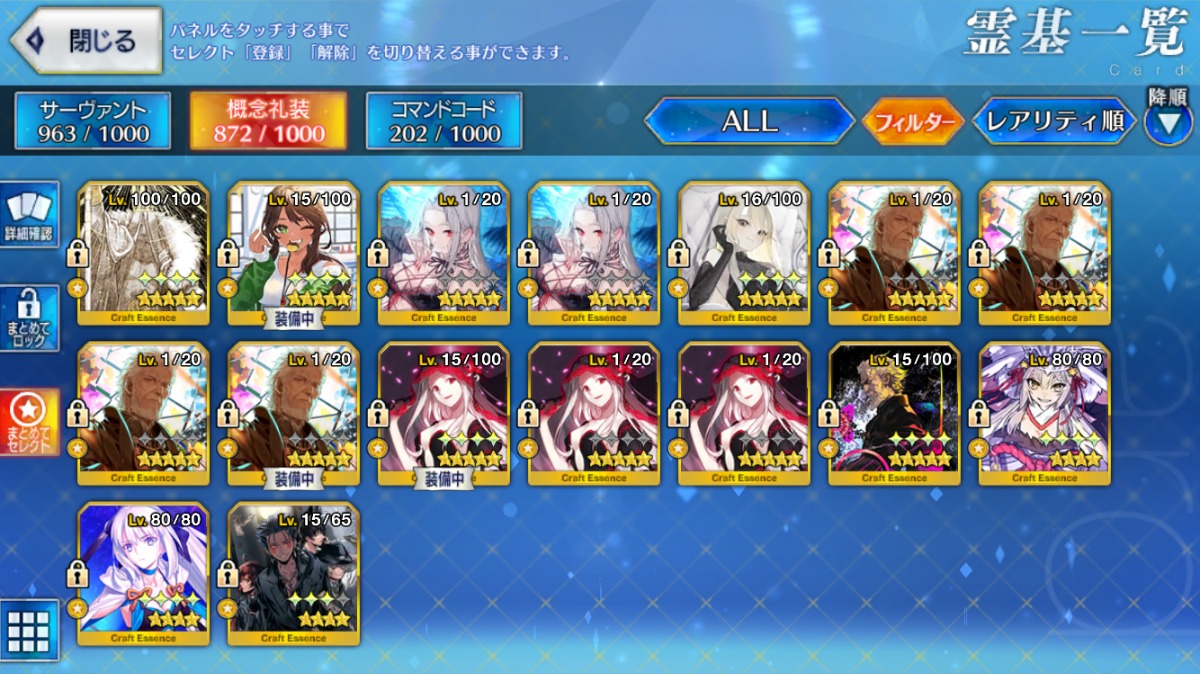Pick the brown-haired girl in green jacket card
Screen dimensions: 1200x674
click(293, 252)
